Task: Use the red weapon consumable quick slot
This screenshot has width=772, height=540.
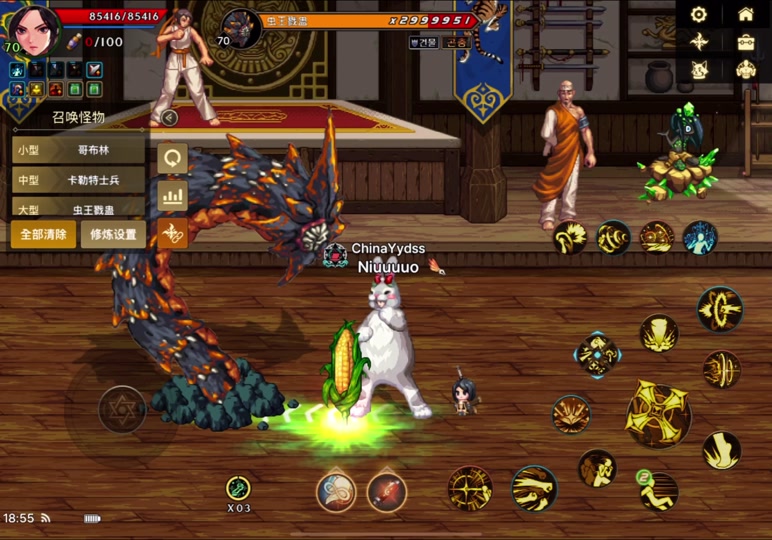Action: [386, 492]
